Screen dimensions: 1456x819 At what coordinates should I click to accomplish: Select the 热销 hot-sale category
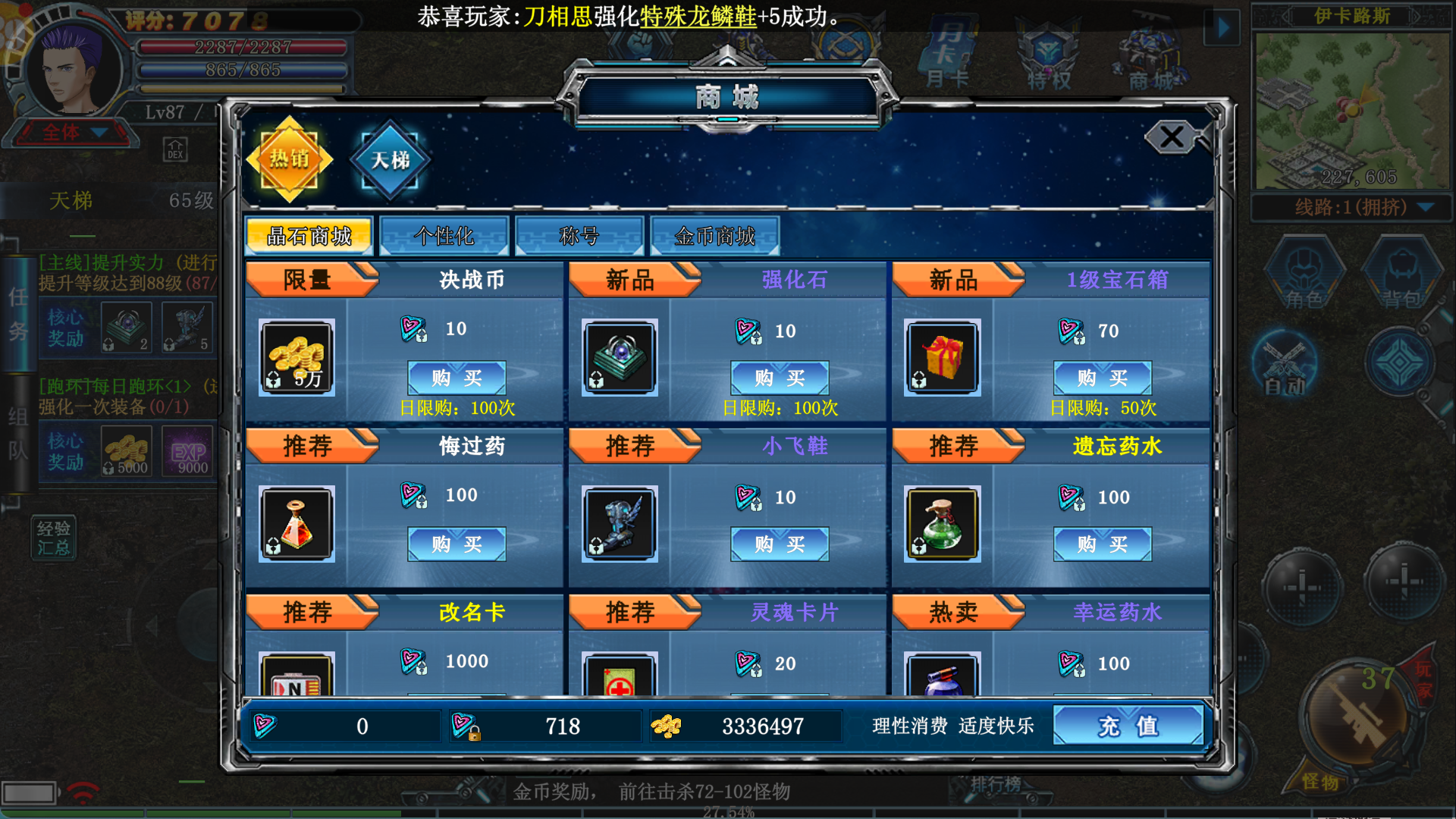coord(290,159)
